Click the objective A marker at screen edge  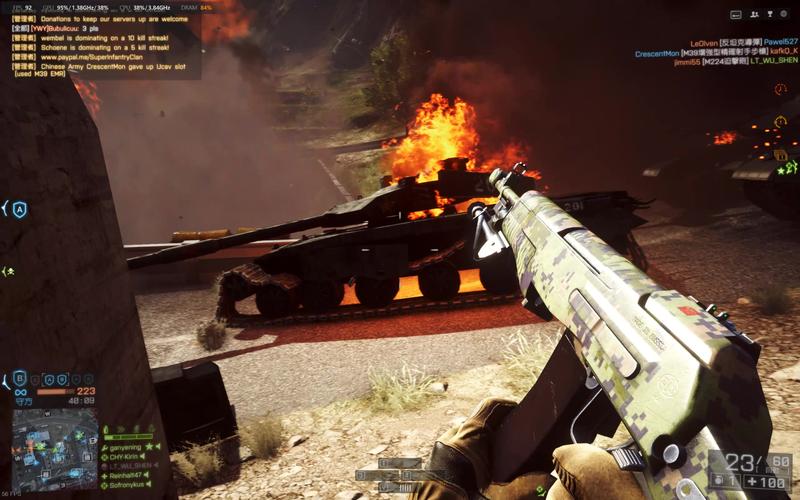pyautogui.click(x=18, y=209)
